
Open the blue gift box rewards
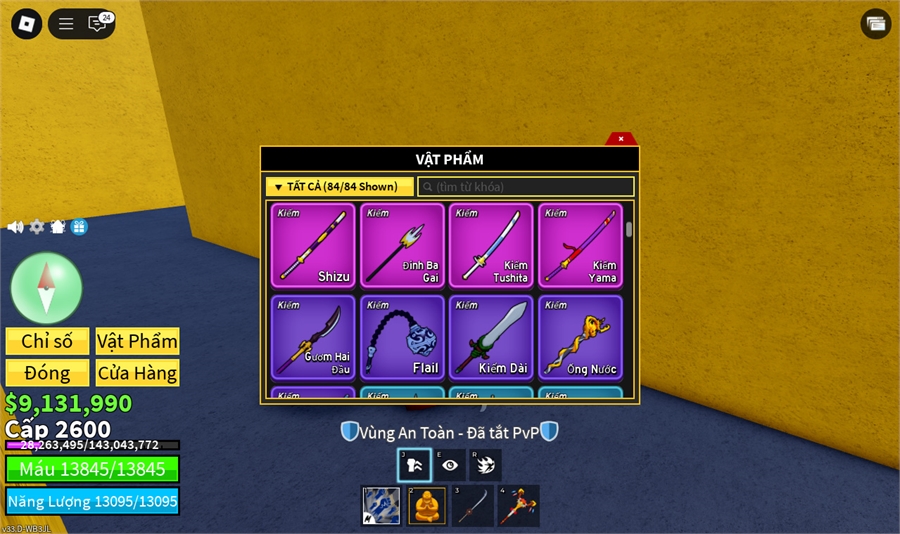click(79, 227)
